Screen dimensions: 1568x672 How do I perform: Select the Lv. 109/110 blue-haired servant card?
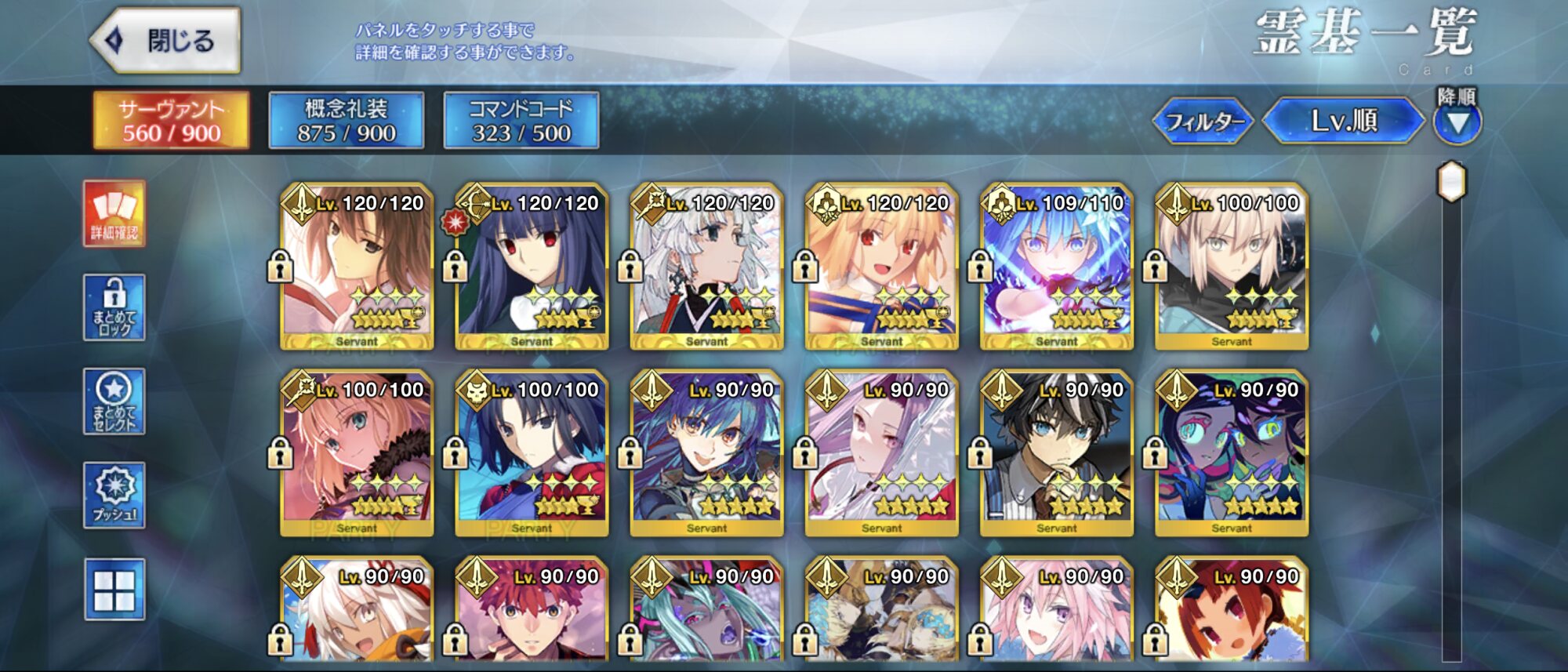[x=1056, y=267]
